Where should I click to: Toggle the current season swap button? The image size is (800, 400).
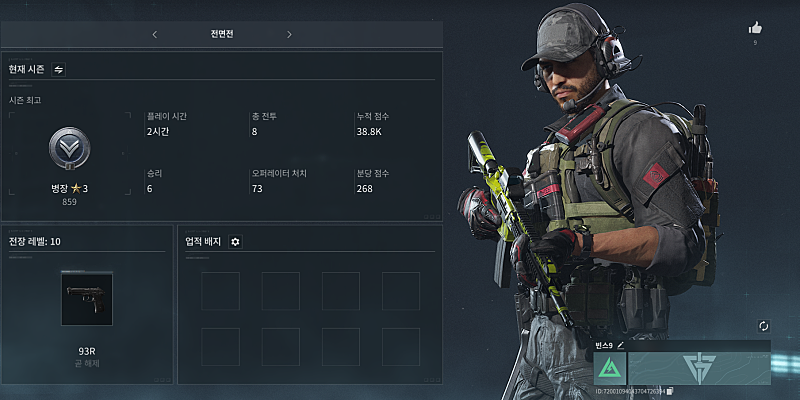[x=58, y=69]
